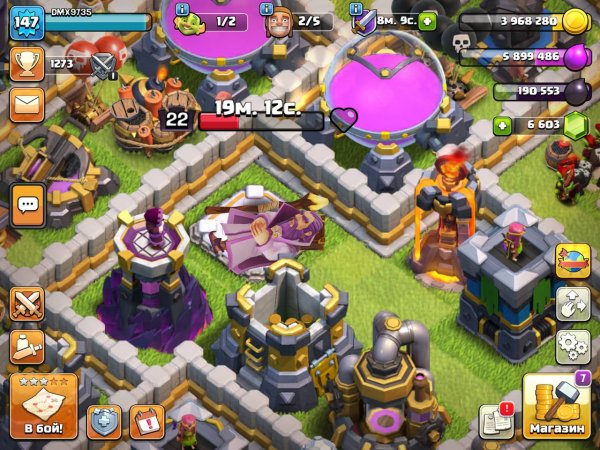Image resolution: width=600 pixels, height=450 pixels.
Task: Open the news papers button with alert
Action: [x=496, y=421]
